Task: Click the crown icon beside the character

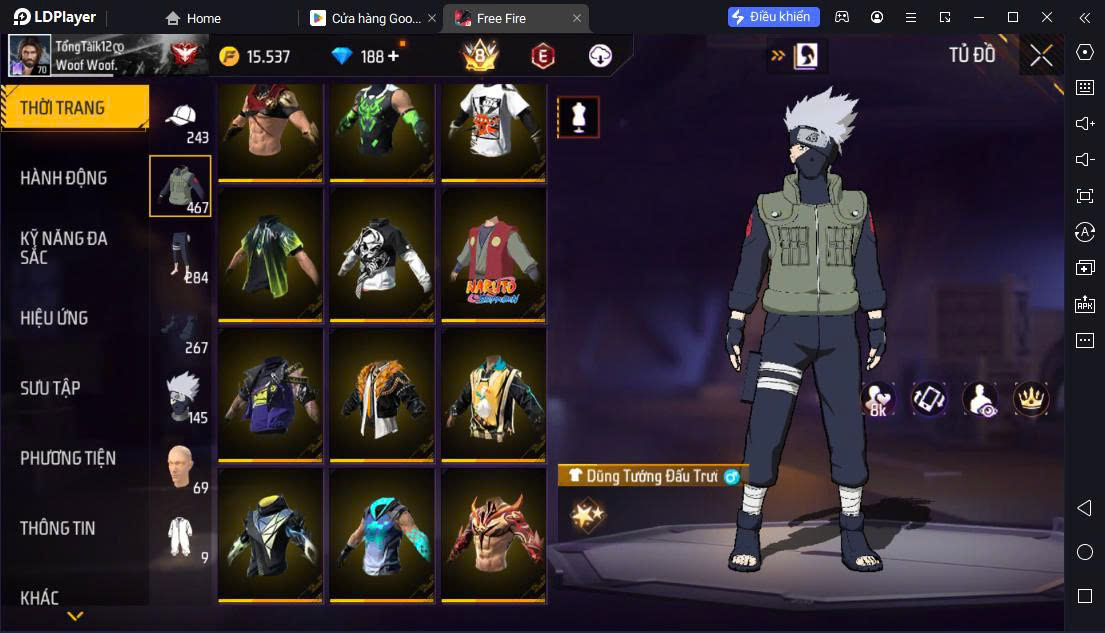Action: click(1029, 399)
